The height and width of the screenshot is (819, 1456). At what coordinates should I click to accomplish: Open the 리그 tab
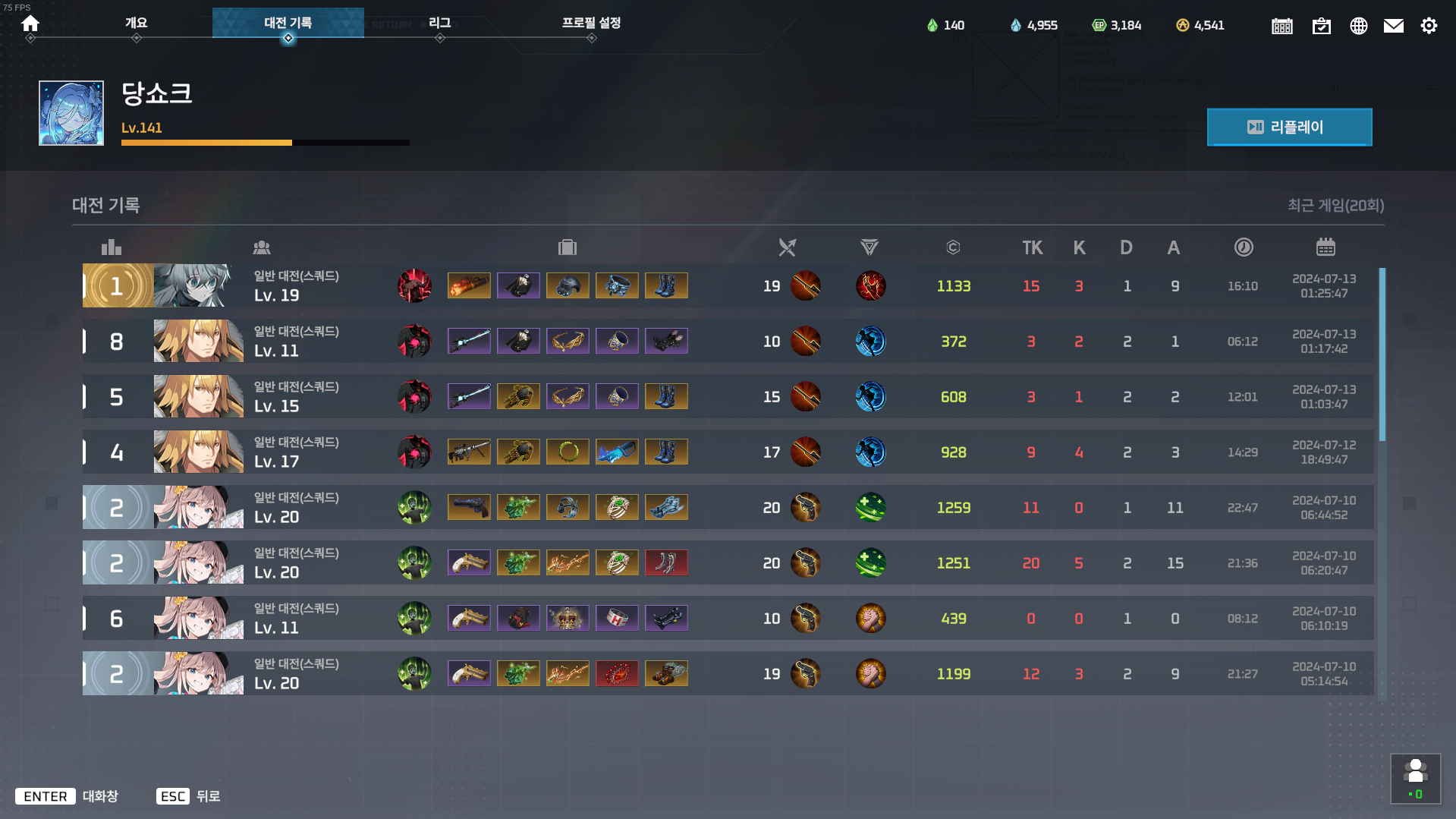(440, 24)
